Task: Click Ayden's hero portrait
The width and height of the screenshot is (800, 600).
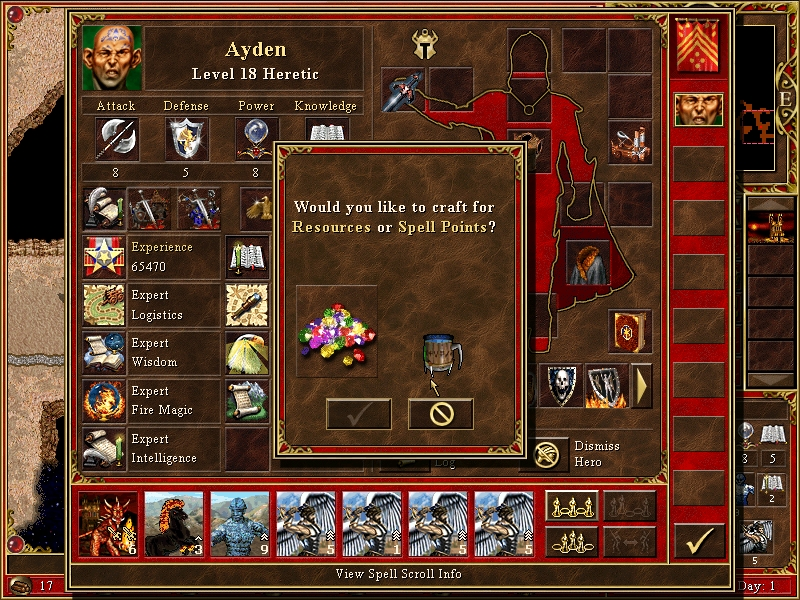Action: (112, 58)
